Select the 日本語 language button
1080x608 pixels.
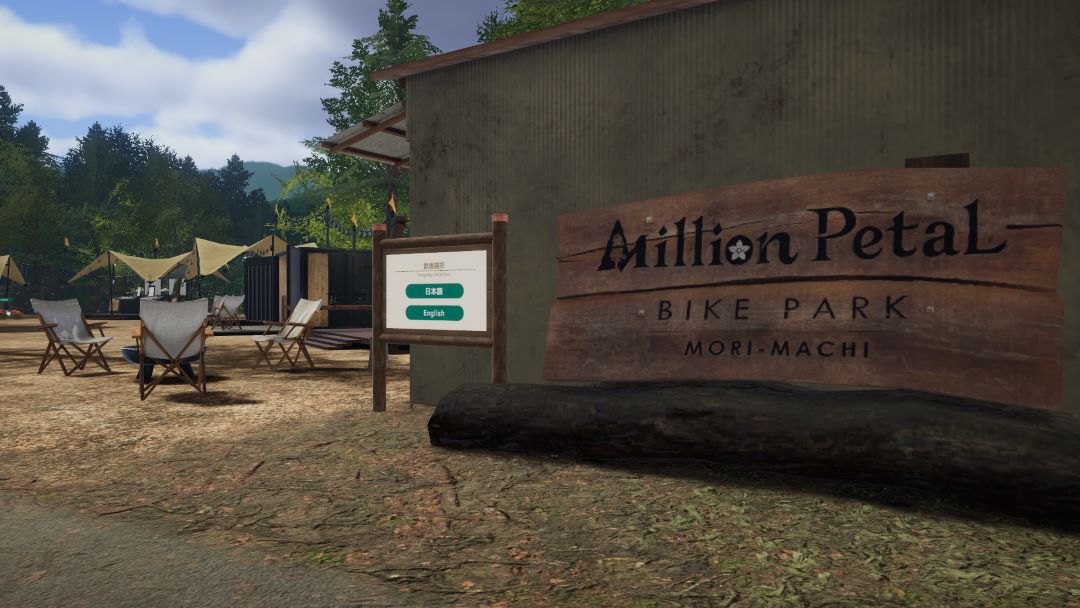(x=434, y=291)
